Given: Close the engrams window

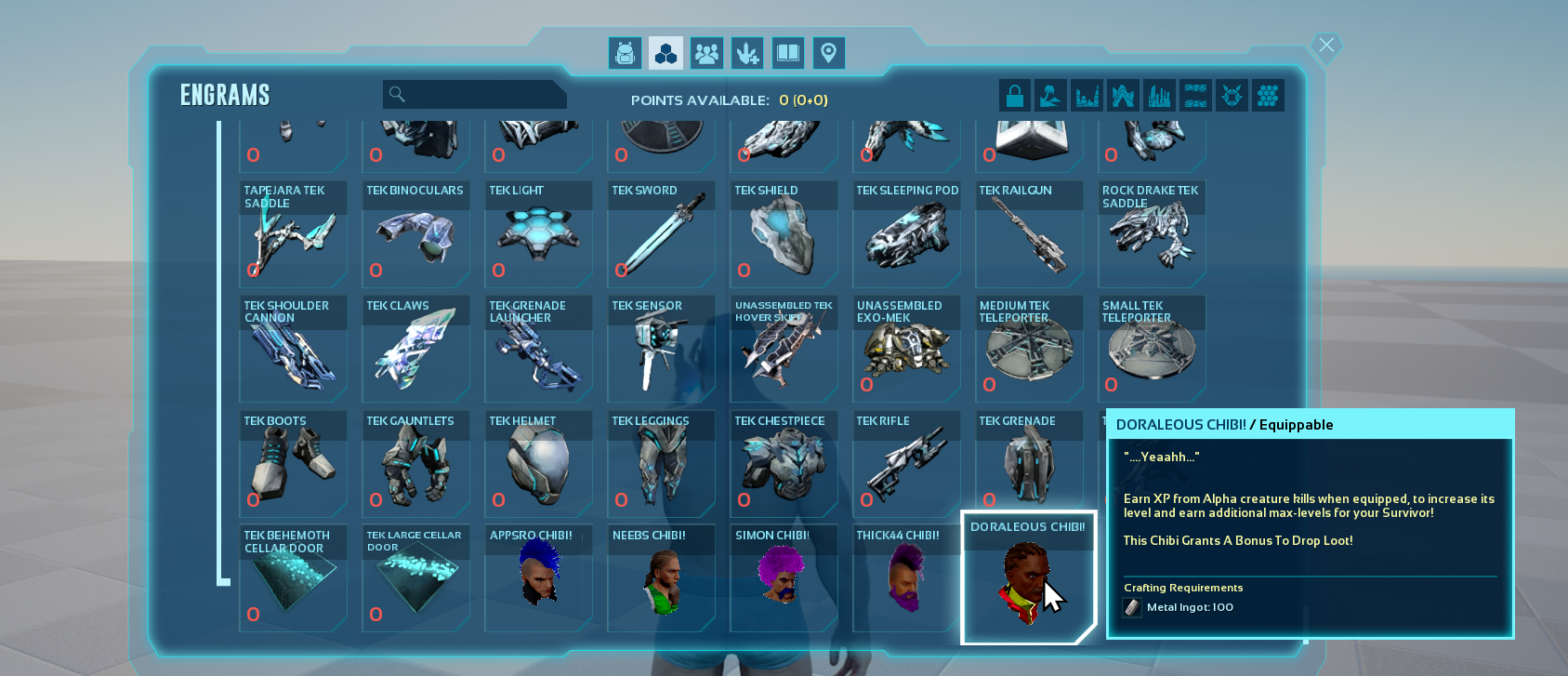Looking at the screenshot, I should point(1326,45).
